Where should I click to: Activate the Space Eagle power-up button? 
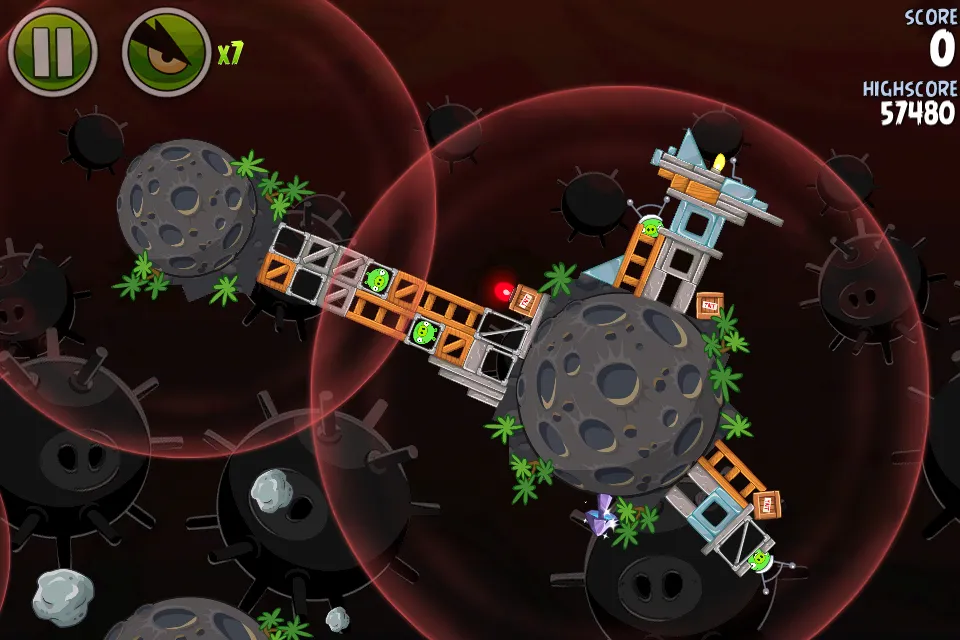[166, 52]
